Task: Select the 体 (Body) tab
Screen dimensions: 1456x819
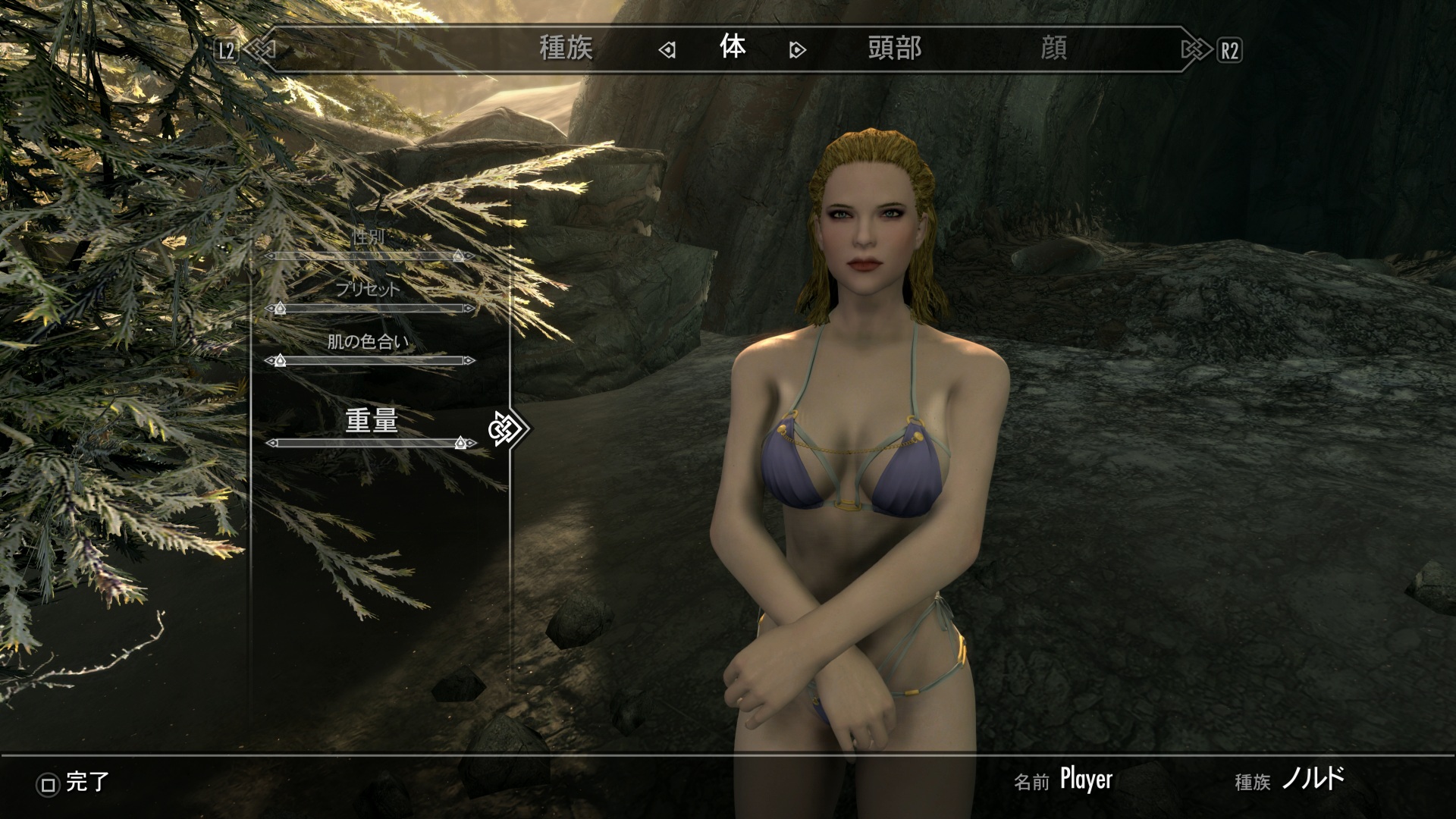Action: tap(733, 48)
